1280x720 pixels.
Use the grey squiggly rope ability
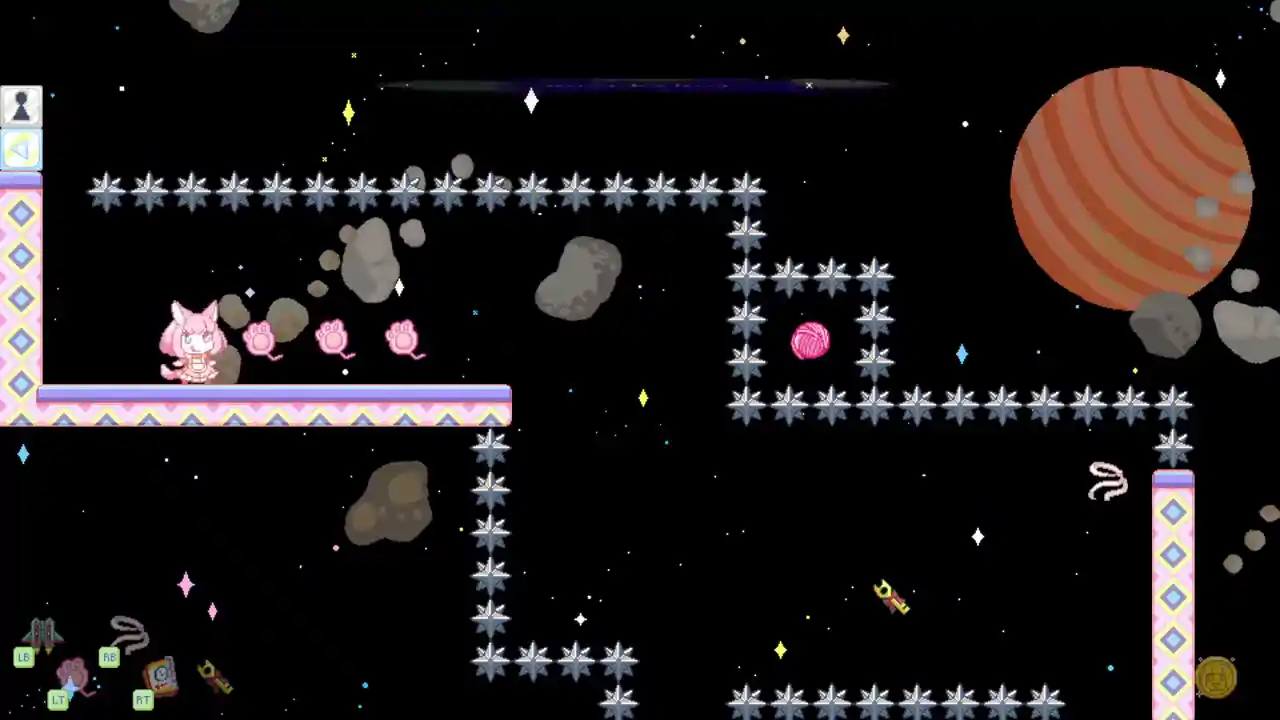(129, 633)
